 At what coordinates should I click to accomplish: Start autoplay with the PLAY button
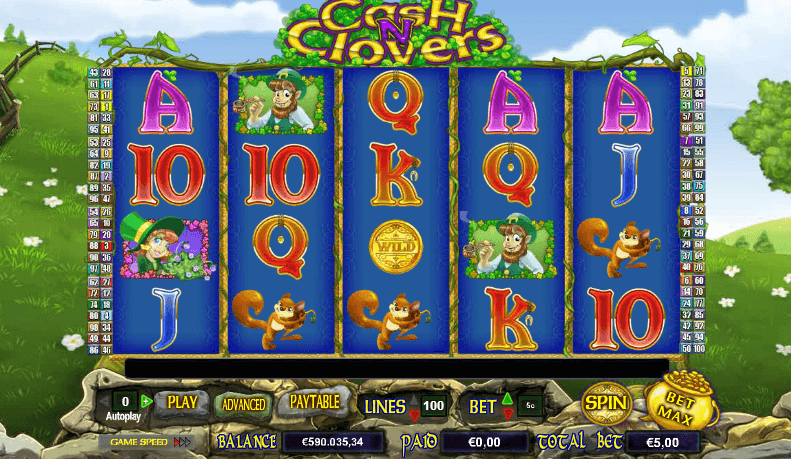(x=182, y=402)
